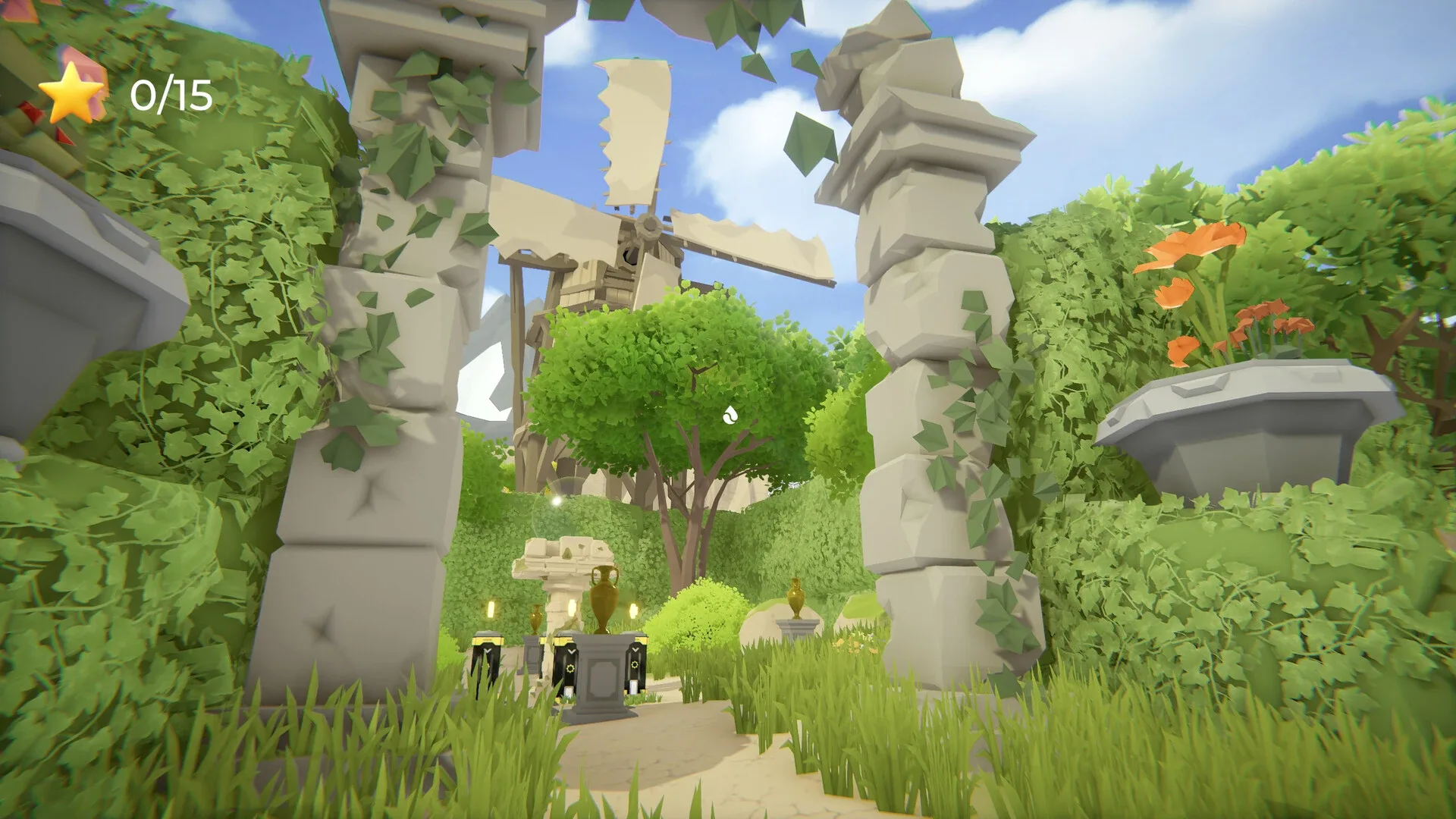
Task: Click the down chevron on the right dispenser
Action: click(635, 650)
